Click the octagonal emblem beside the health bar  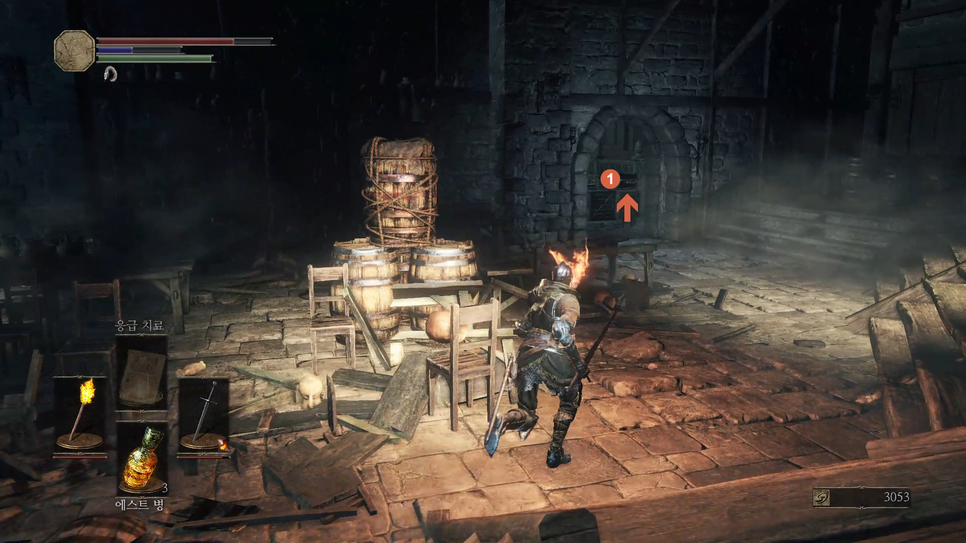coord(74,50)
